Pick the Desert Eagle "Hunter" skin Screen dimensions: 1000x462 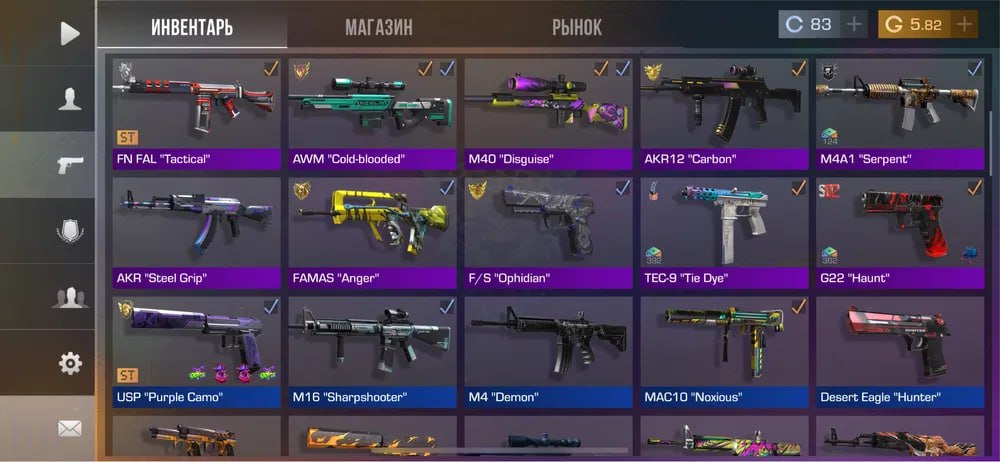[x=900, y=350]
